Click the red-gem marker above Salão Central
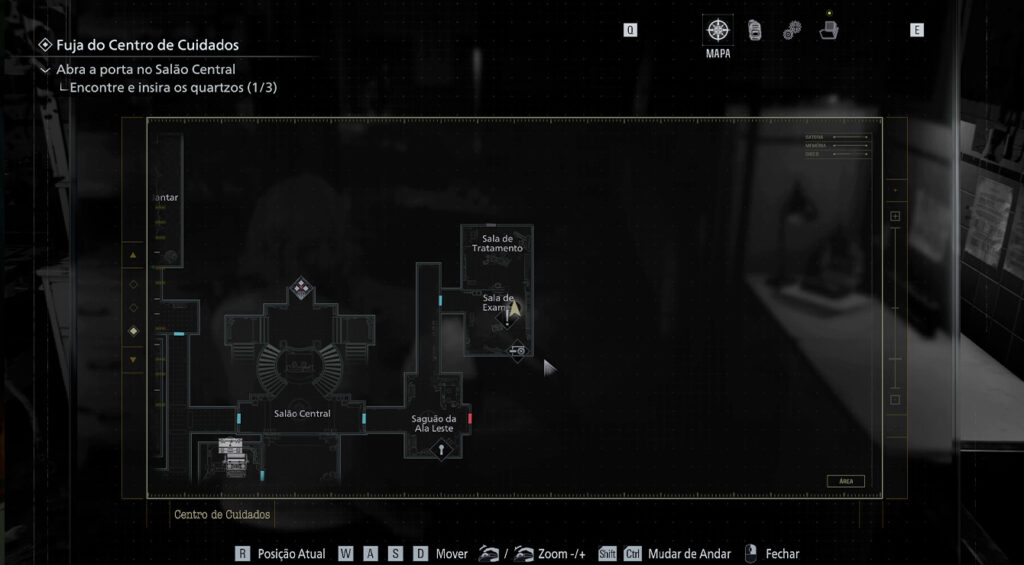Screen dimensions: 1024x565 300,290
